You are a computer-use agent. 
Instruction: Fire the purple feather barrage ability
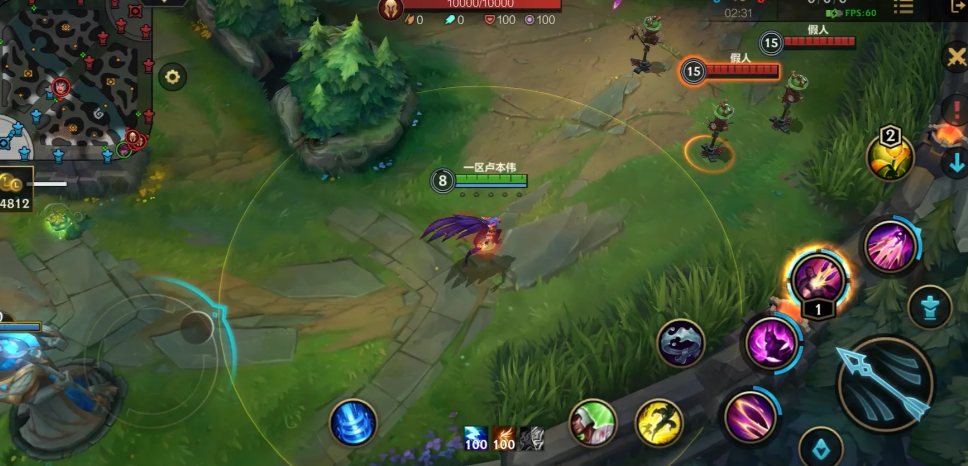pyautogui.click(x=890, y=245)
